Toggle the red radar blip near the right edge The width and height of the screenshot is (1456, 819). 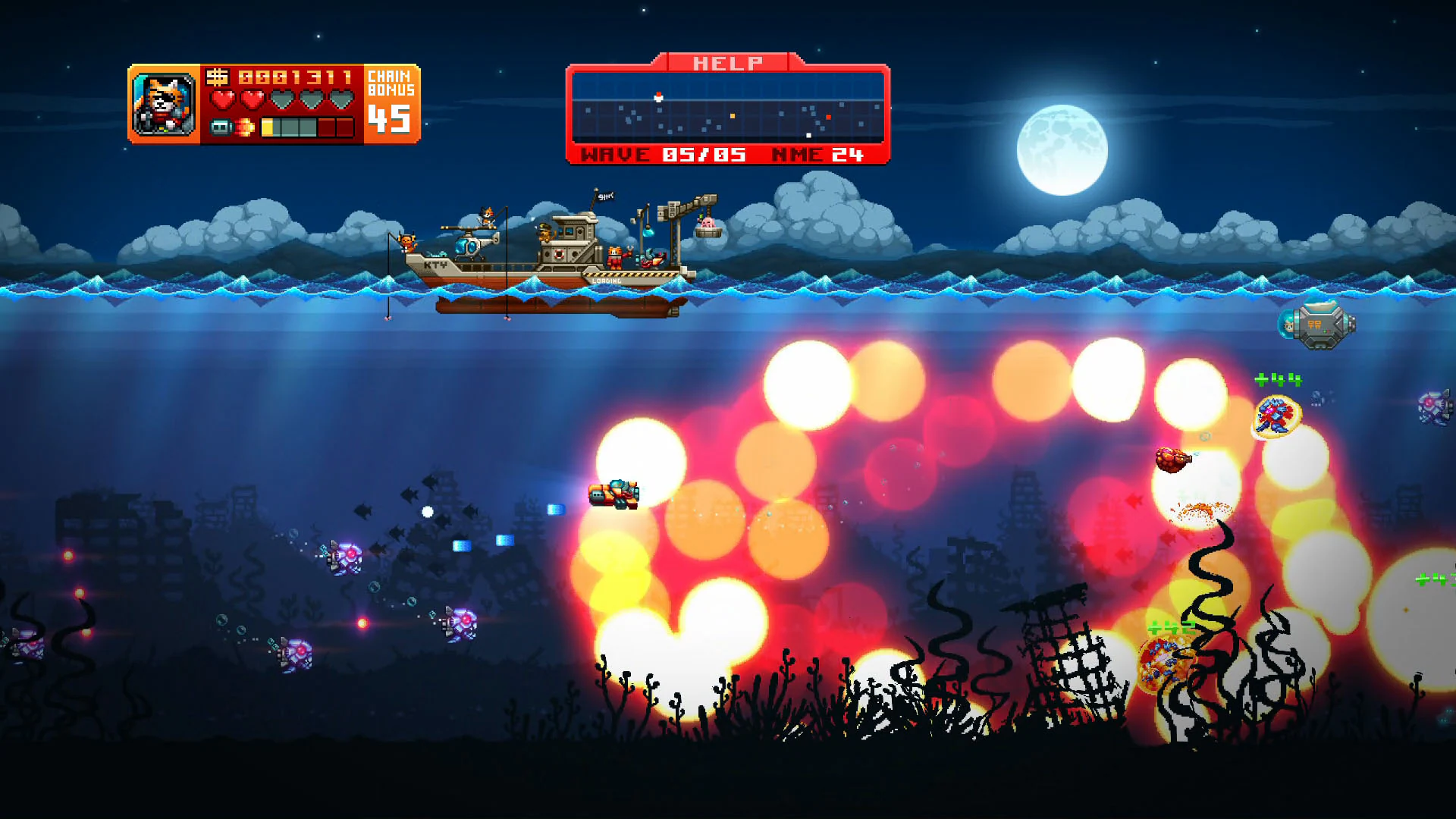(x=829, y=117)
